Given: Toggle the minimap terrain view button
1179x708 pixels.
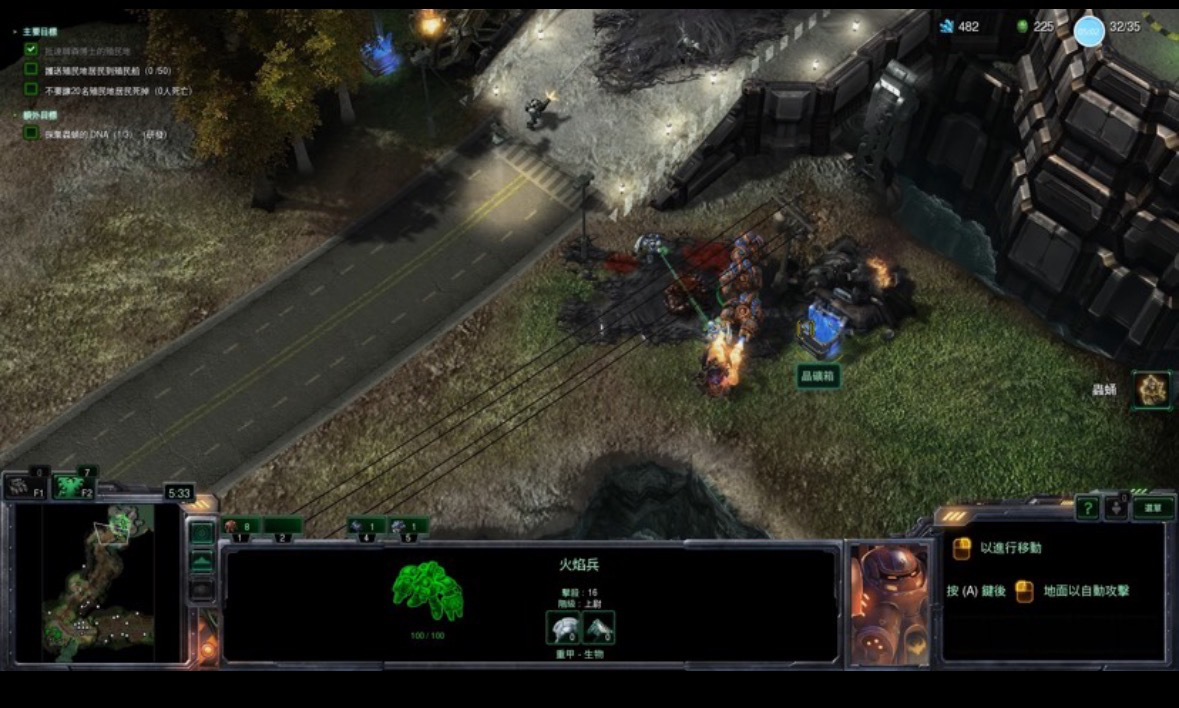Looking at the screenshot, I should pyautogui.click(x=202, y=562).
